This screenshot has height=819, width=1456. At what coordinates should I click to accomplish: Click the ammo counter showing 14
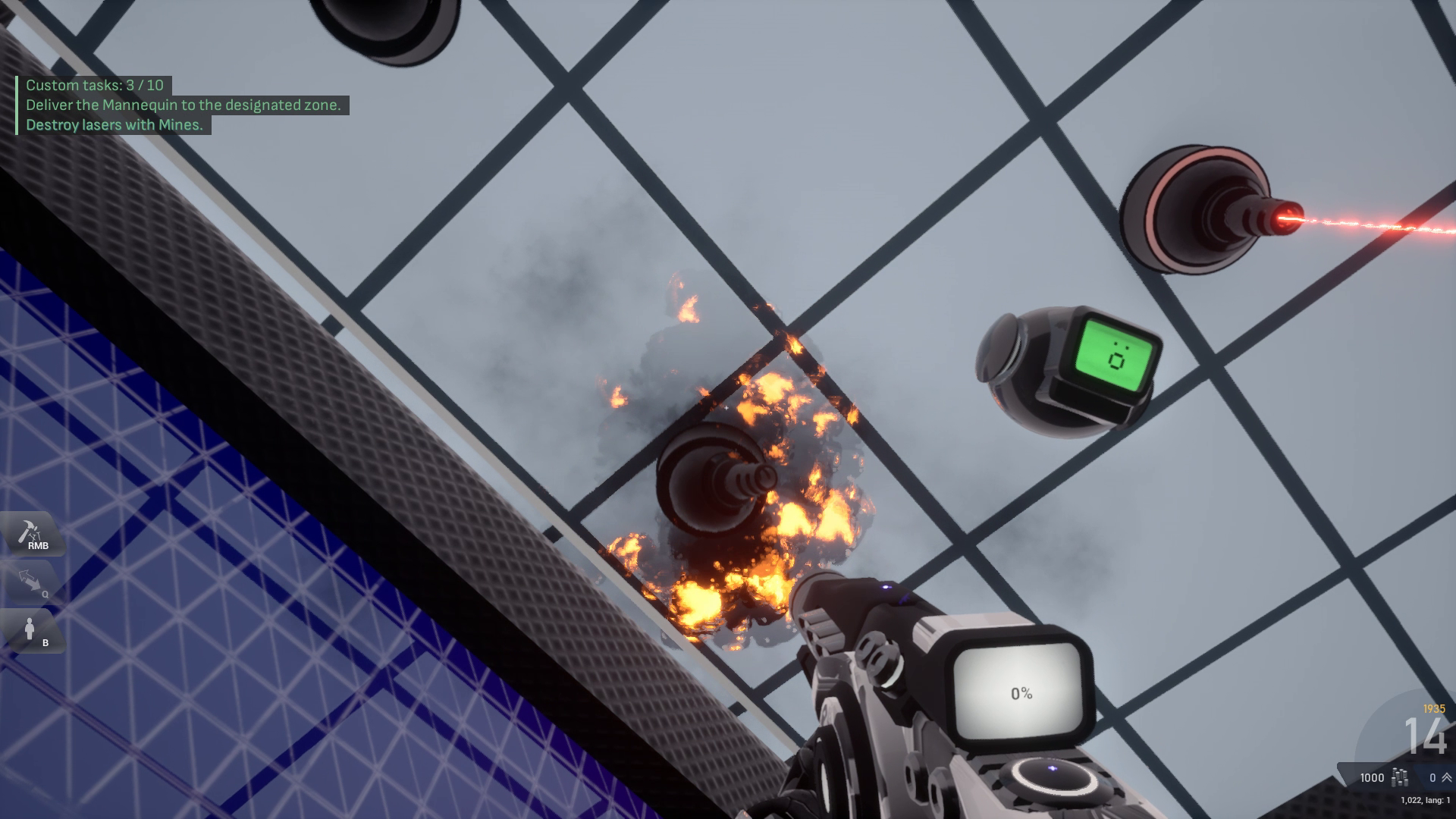tap(1426, 737)
